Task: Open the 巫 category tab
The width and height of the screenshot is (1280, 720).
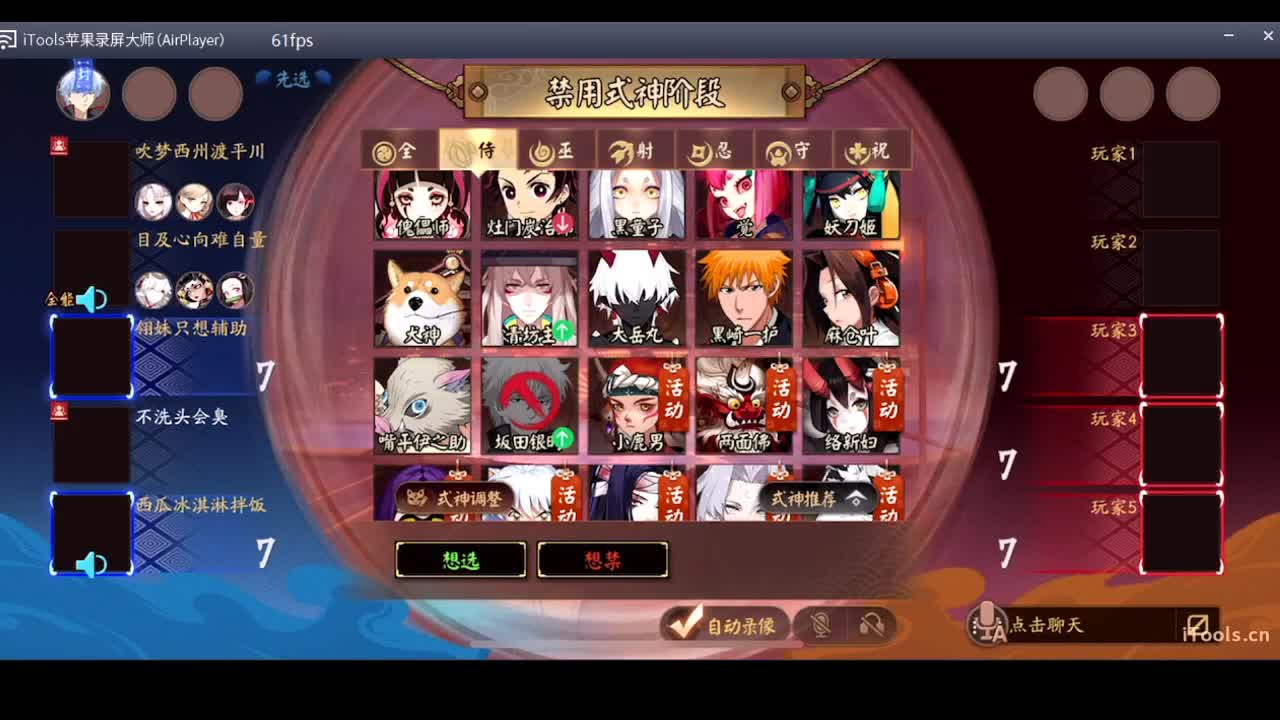Action: pos(553,150)
